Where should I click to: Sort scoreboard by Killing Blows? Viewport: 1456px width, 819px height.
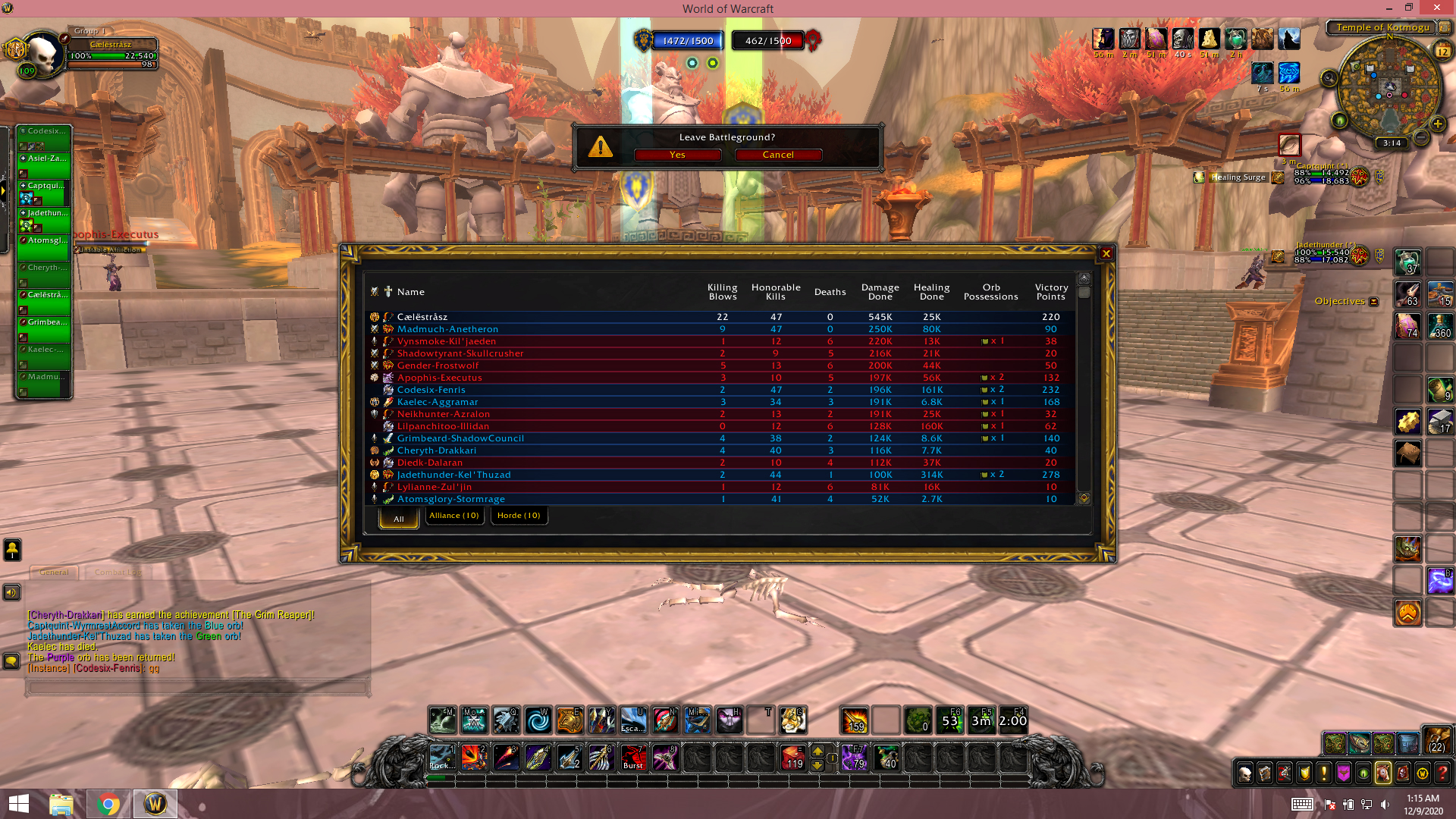click(x=722, y=292)
